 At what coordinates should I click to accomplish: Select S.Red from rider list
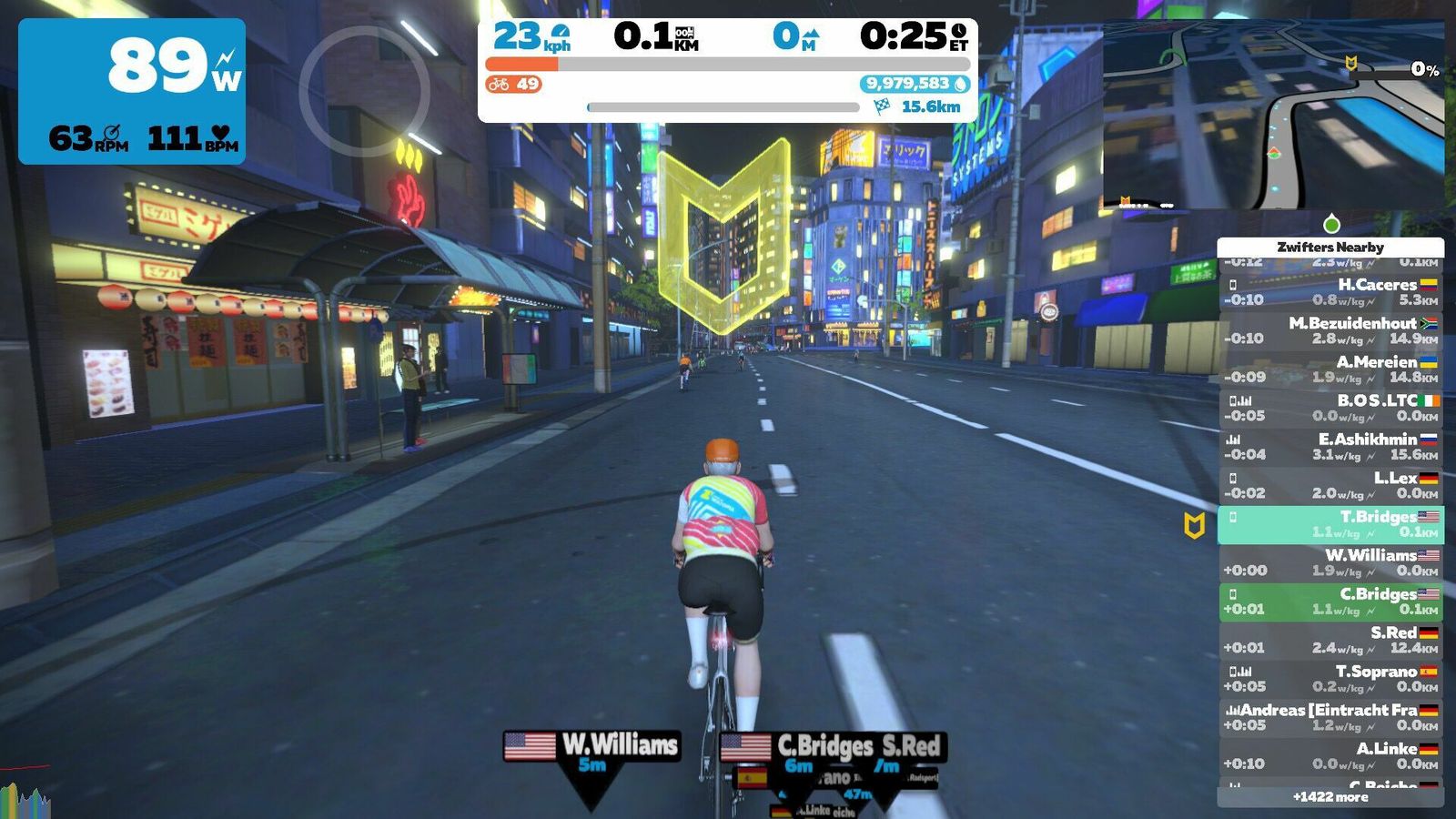pos(1330,640)
